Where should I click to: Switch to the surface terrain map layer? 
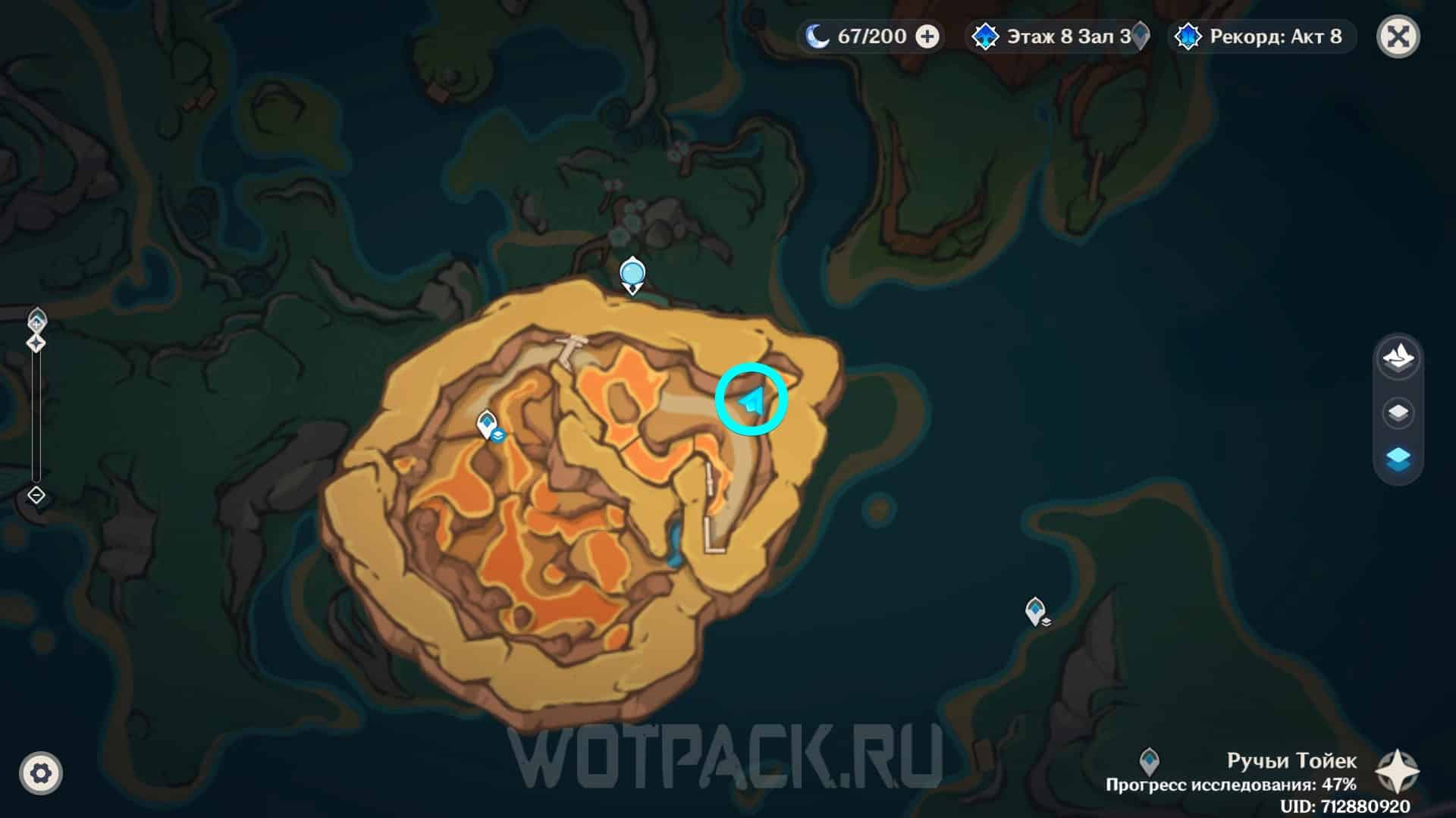pos(1398,356)
